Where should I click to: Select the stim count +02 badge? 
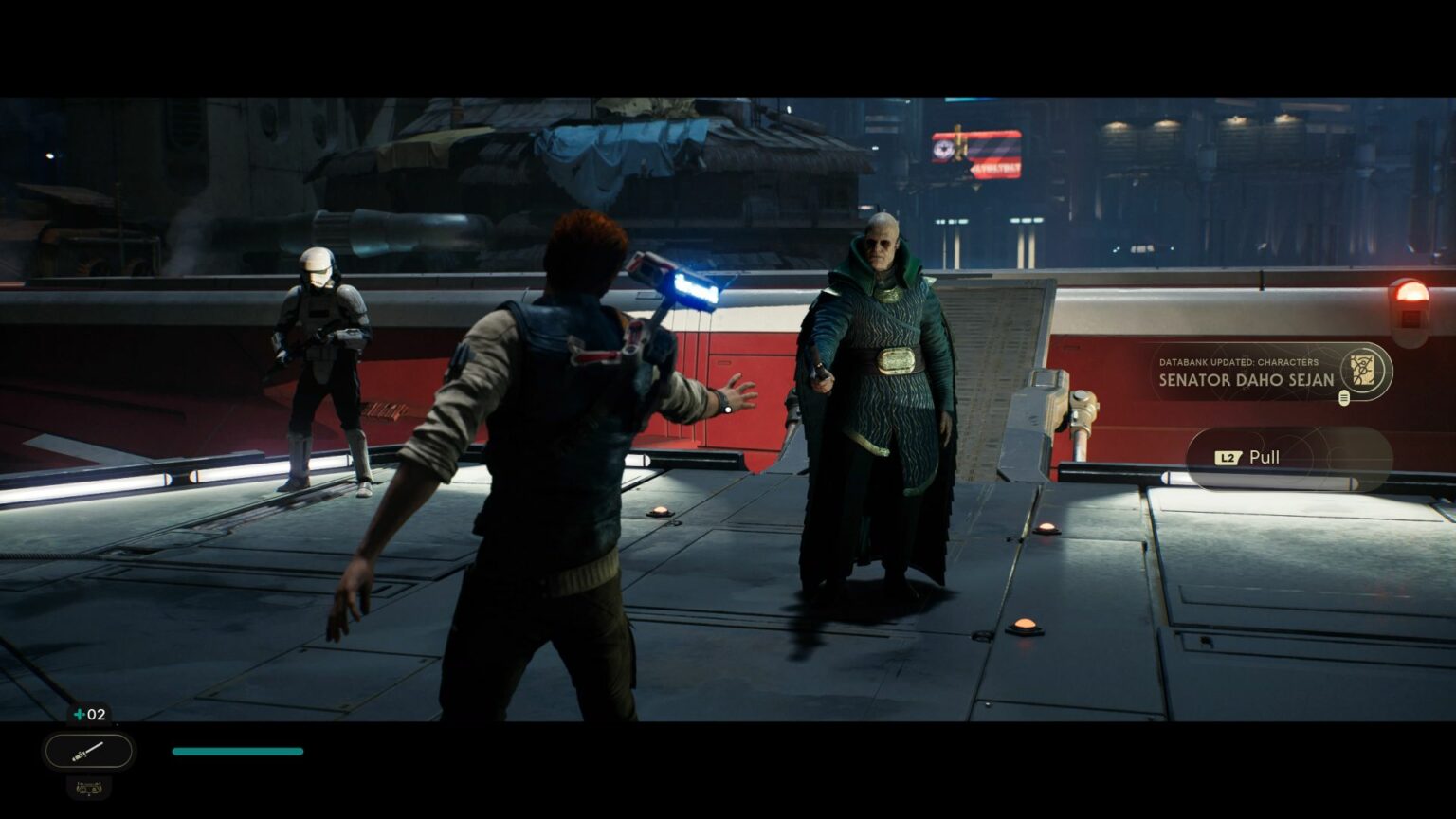tap(88, 715)
